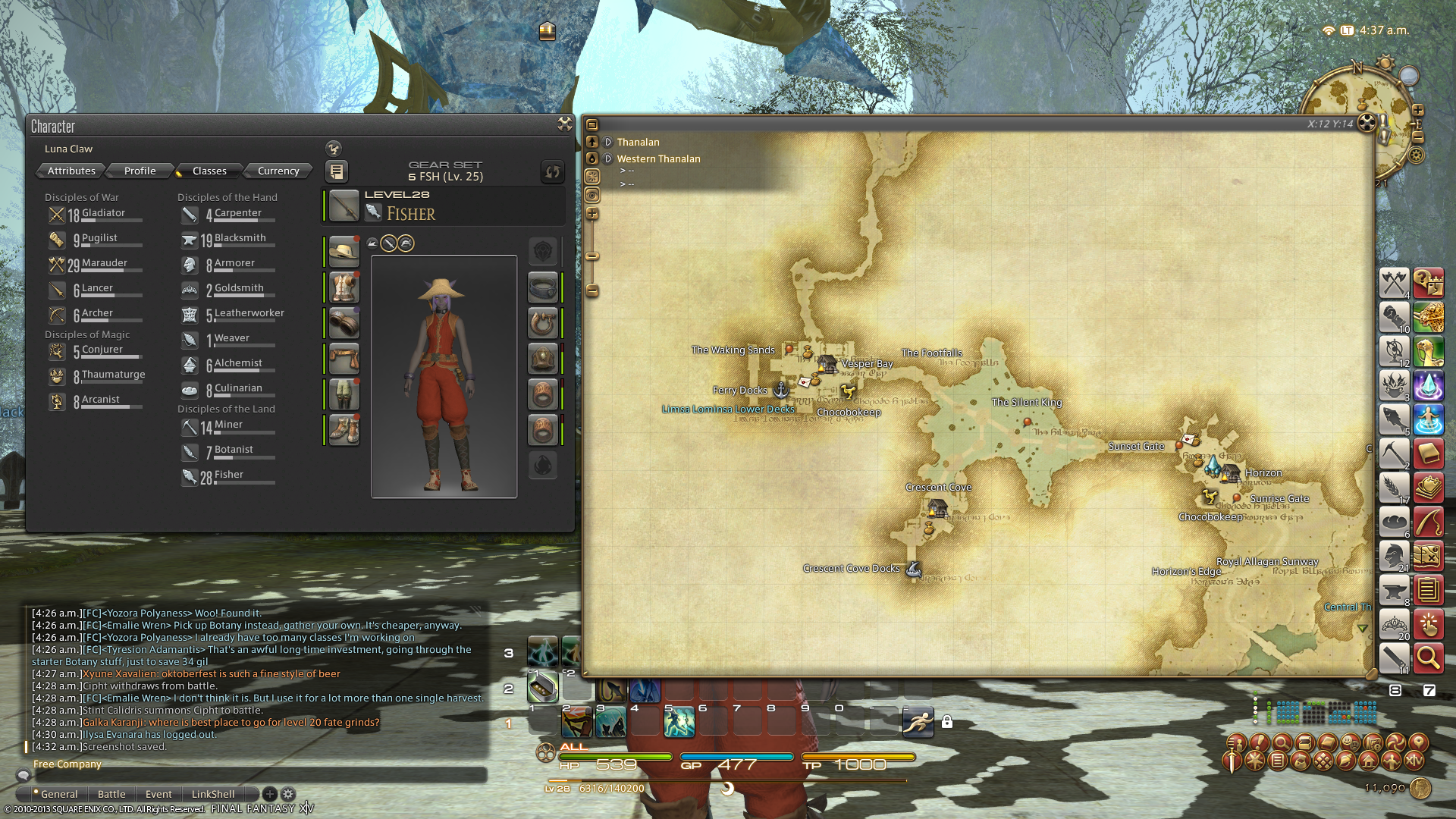1456x819 pixels.
Task: Expand the Thanalan region entry
Action: coord(608,142)
